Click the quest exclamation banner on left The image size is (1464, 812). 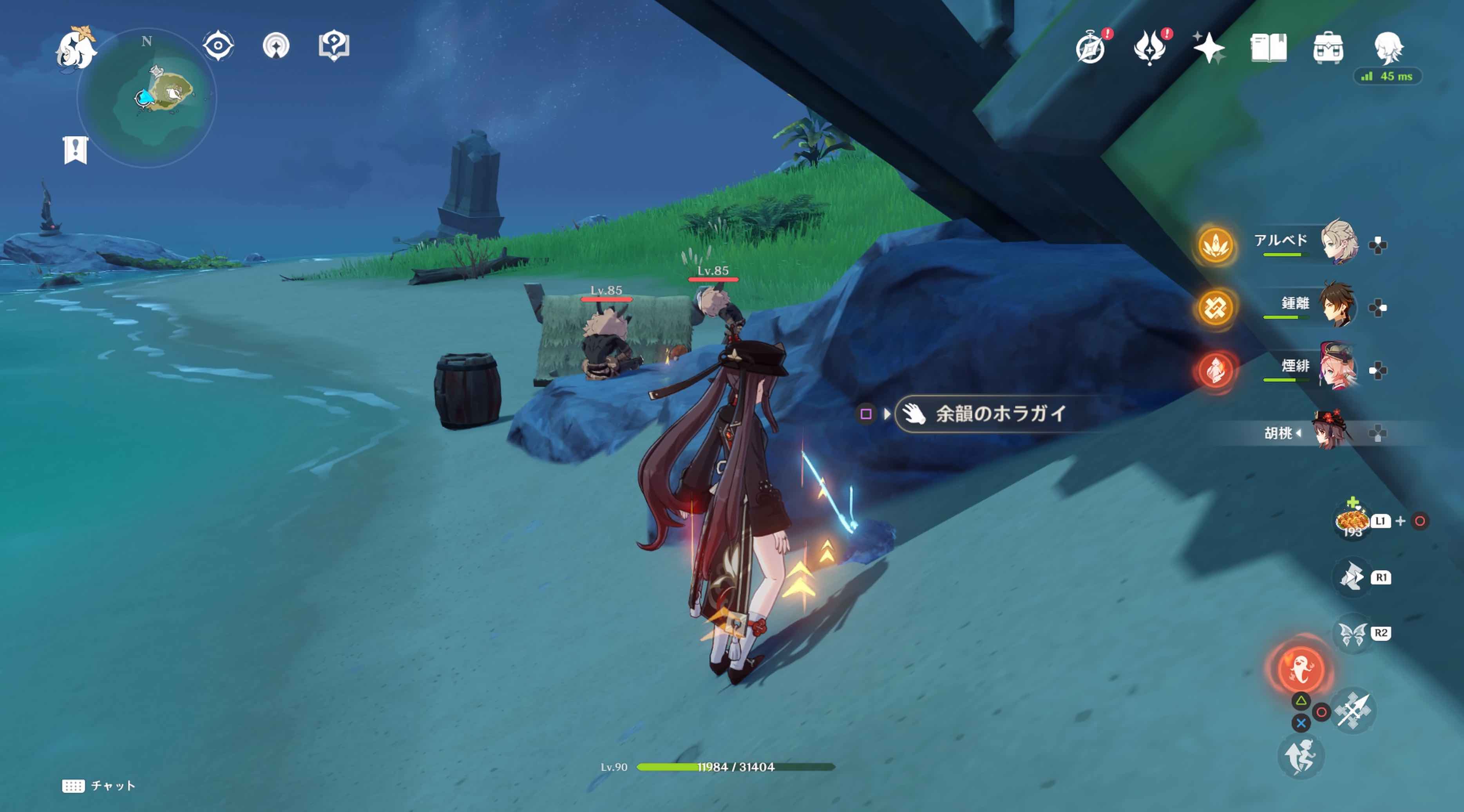click(76, 150)
